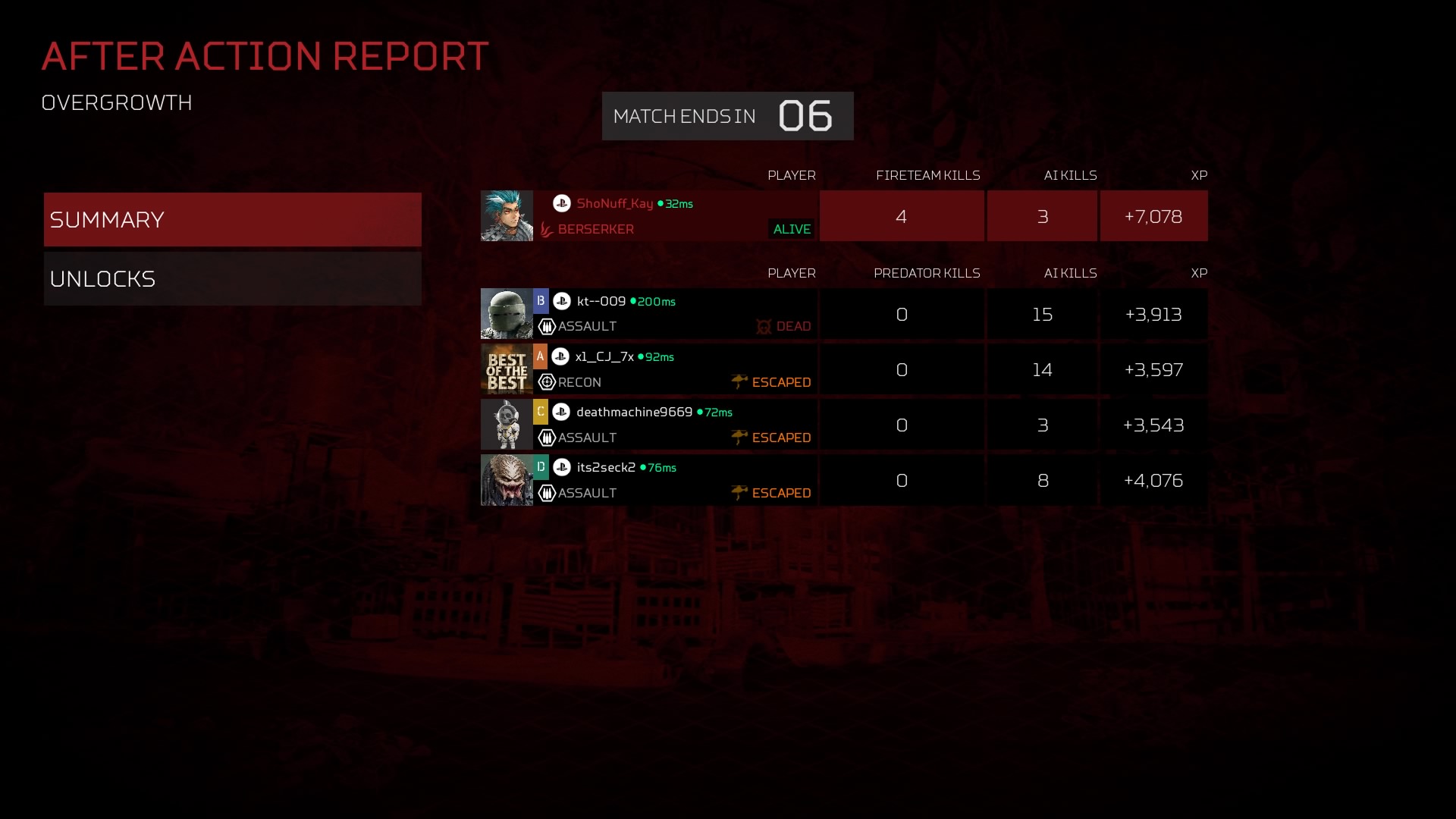The height and width of the screenshot is (819, 1456).
Task: Switch to the Unlocks tab
Action: tap(232, 279)
